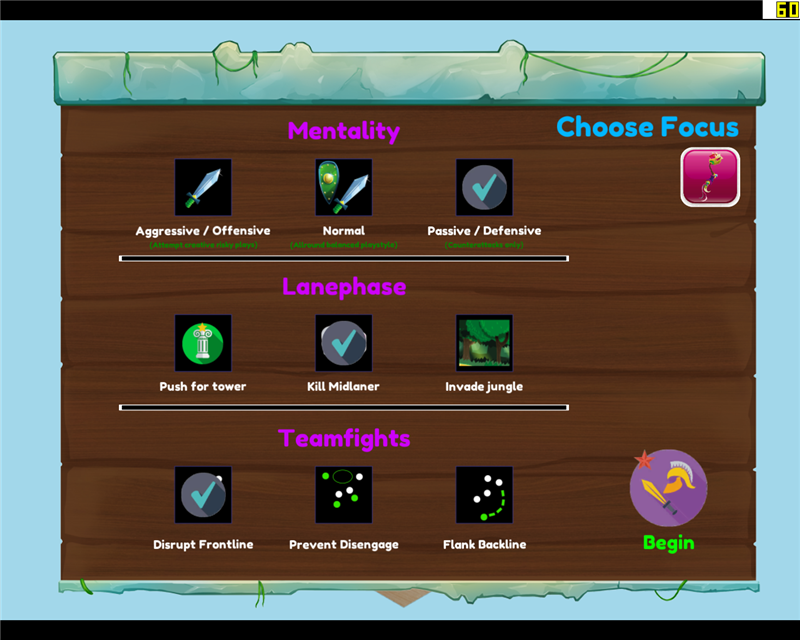Select Push for tower lanephase focus
The height and width of the screenshot is (640, 800).
pyautogui.click(x=203, y=343)
